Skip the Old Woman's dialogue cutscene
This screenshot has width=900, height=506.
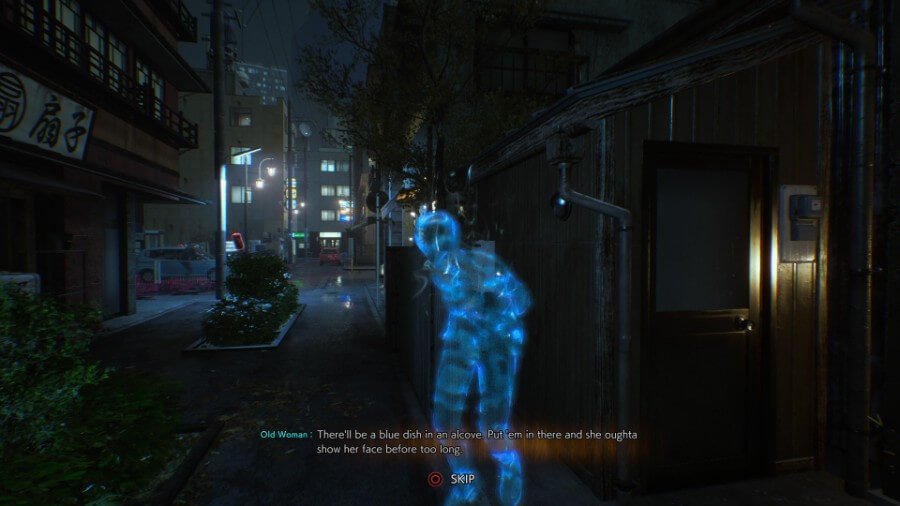click(x=451, y=479)
